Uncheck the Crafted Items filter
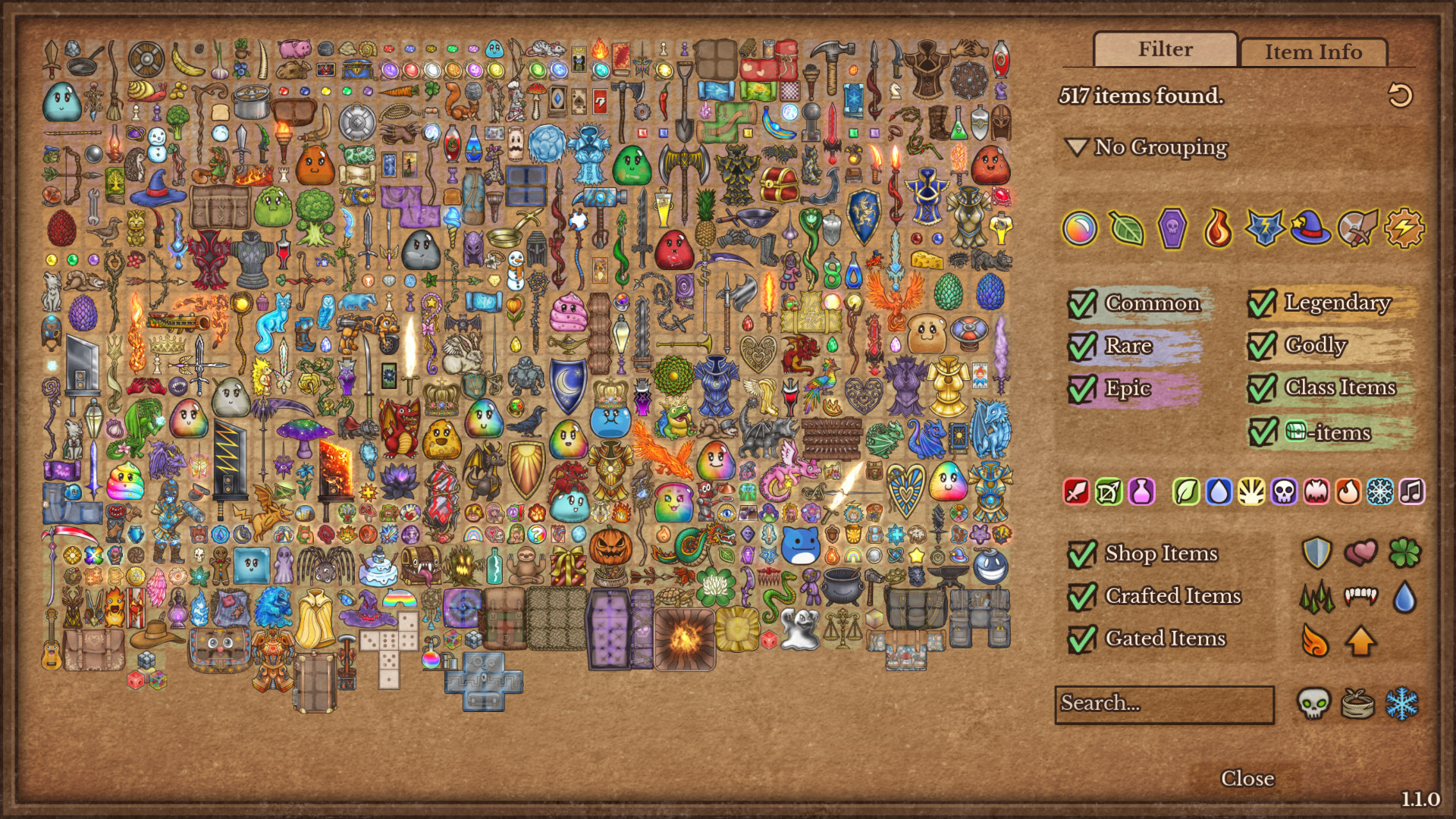The image size is (1456, 819). click(x=1082, y=596)
